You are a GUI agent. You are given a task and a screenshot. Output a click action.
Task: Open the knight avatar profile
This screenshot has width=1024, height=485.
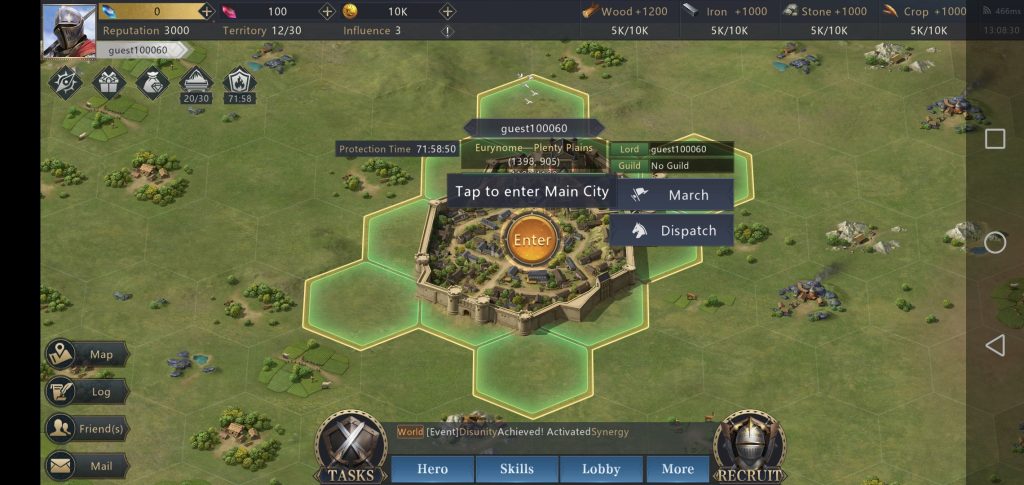(x=68, y=30)
